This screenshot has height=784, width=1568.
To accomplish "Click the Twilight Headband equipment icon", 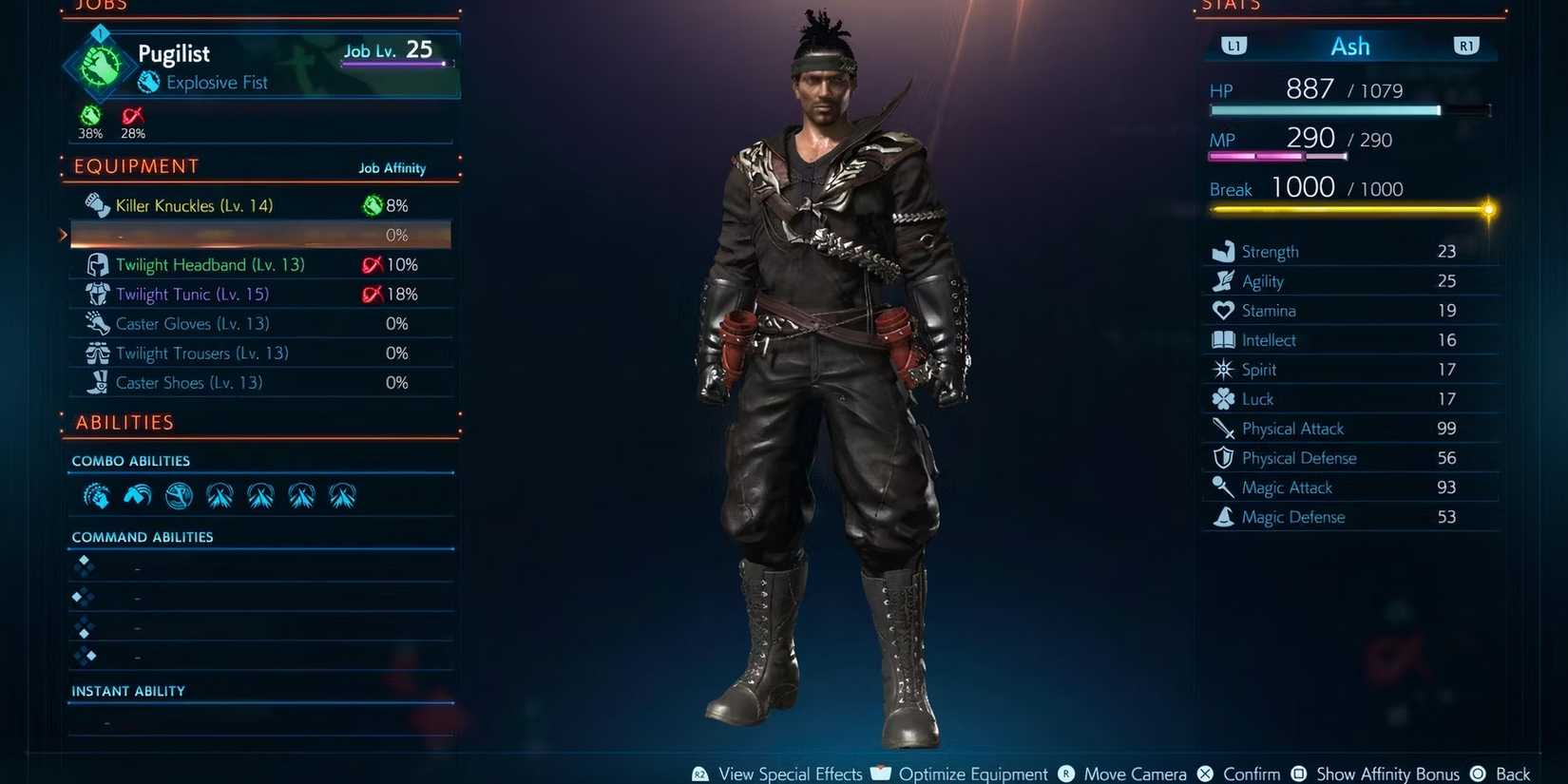I will [x=97, y=264].
